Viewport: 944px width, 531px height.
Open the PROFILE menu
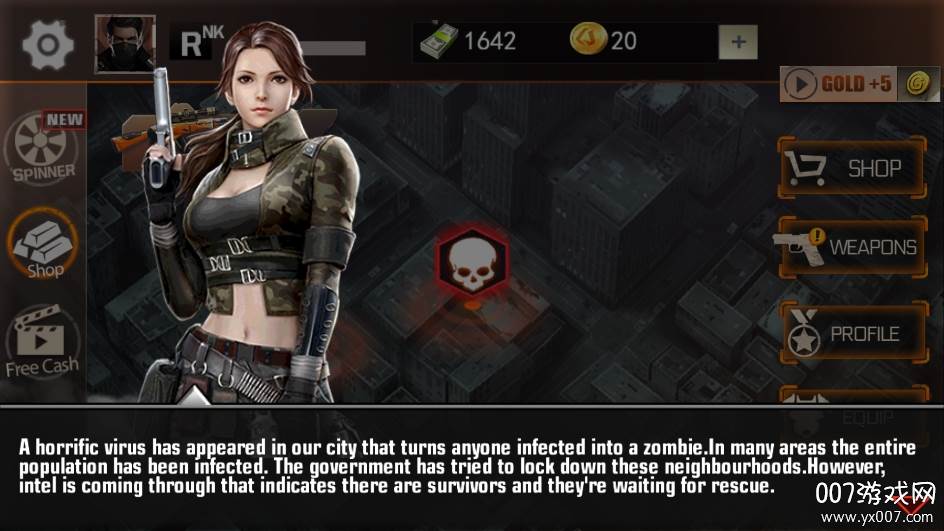[x=853, y=334]
